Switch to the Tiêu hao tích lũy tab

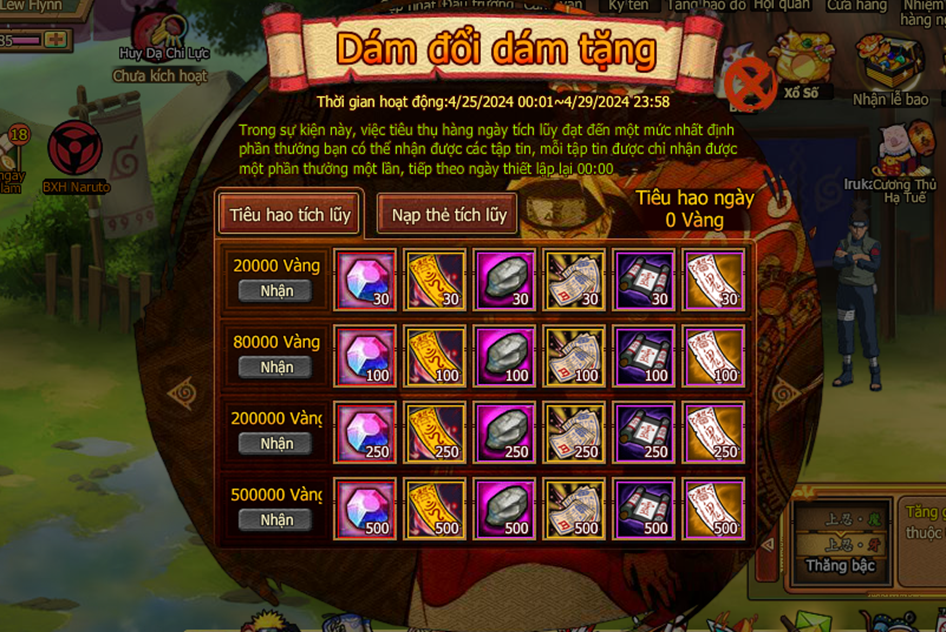click(289, 215)
